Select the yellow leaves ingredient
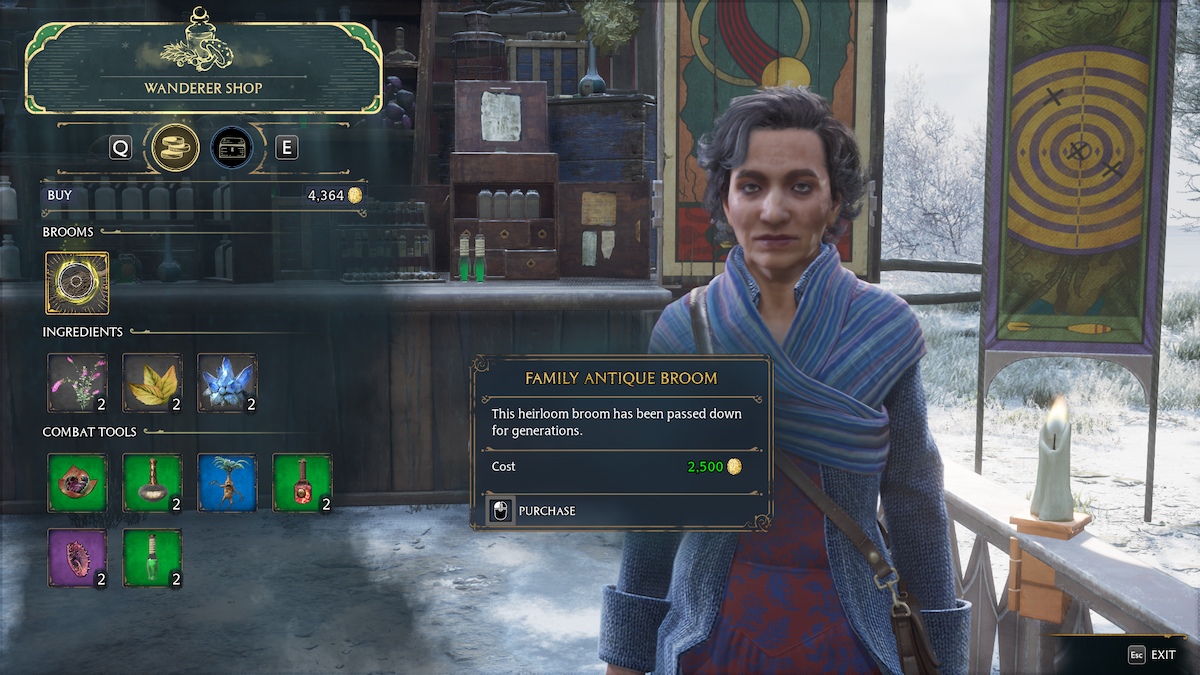 pyautogui.click(x=152, y=383)
